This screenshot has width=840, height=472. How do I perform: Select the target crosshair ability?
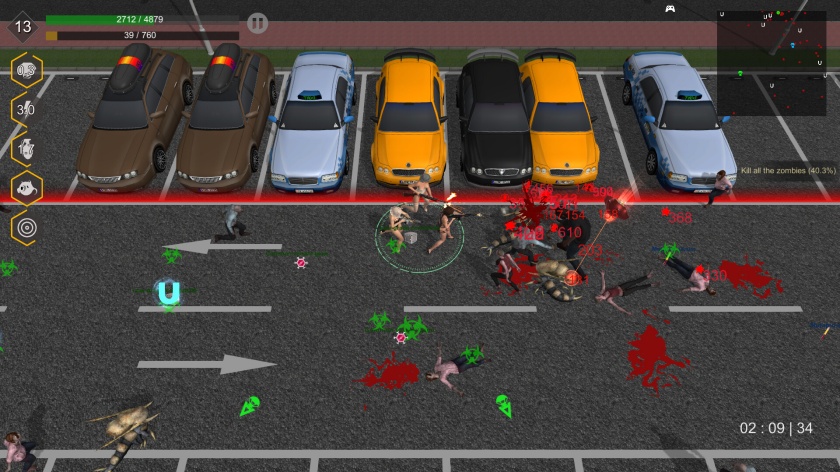(x=26, y=227)
